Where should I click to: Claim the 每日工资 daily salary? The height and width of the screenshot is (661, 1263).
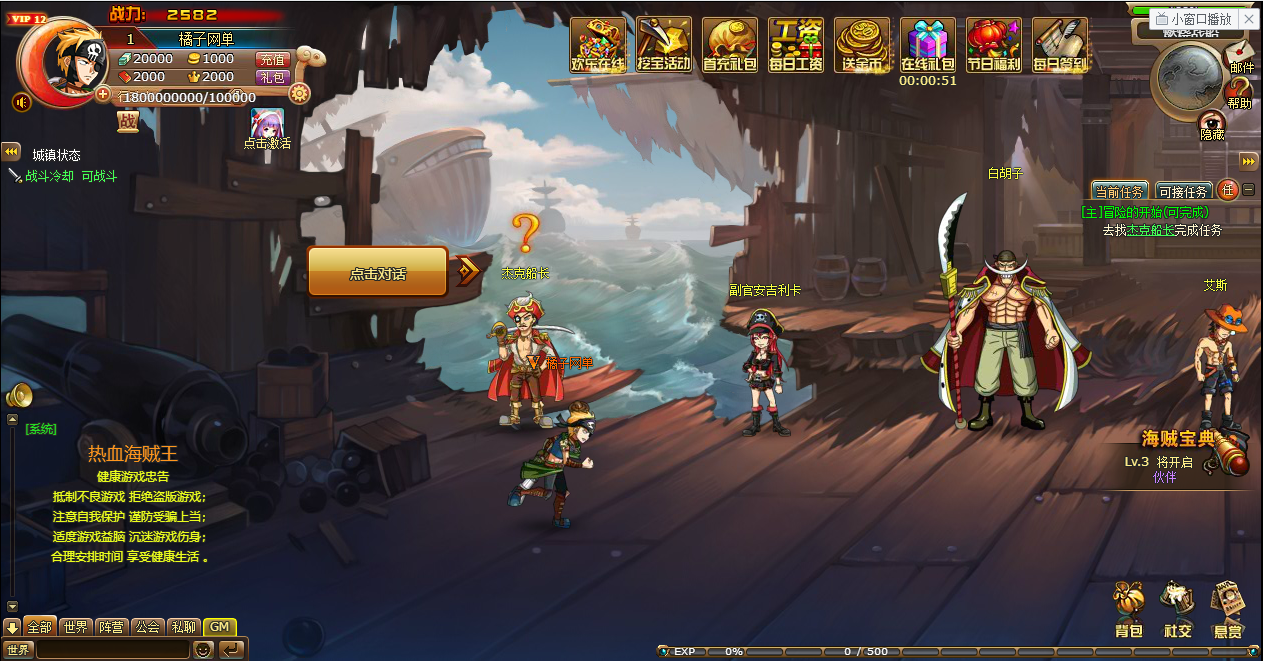(x=796, y=45)
